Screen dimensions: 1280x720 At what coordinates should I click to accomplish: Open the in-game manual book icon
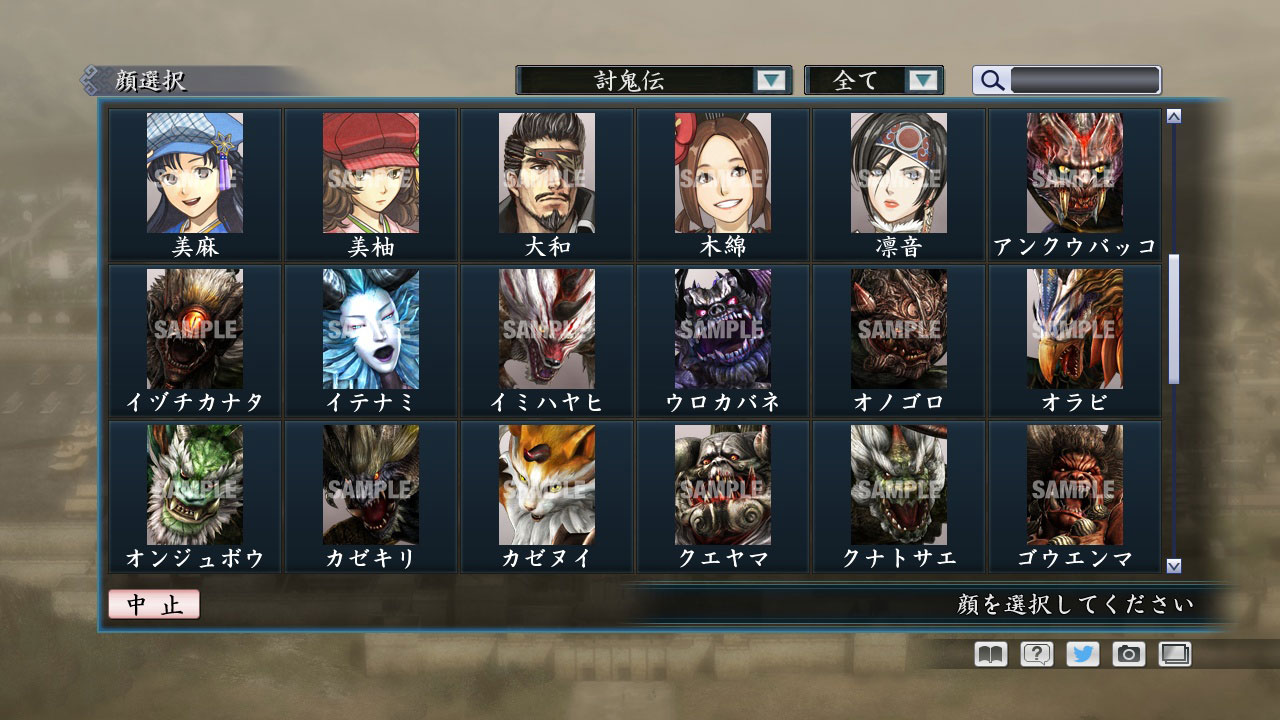[988, 654]
